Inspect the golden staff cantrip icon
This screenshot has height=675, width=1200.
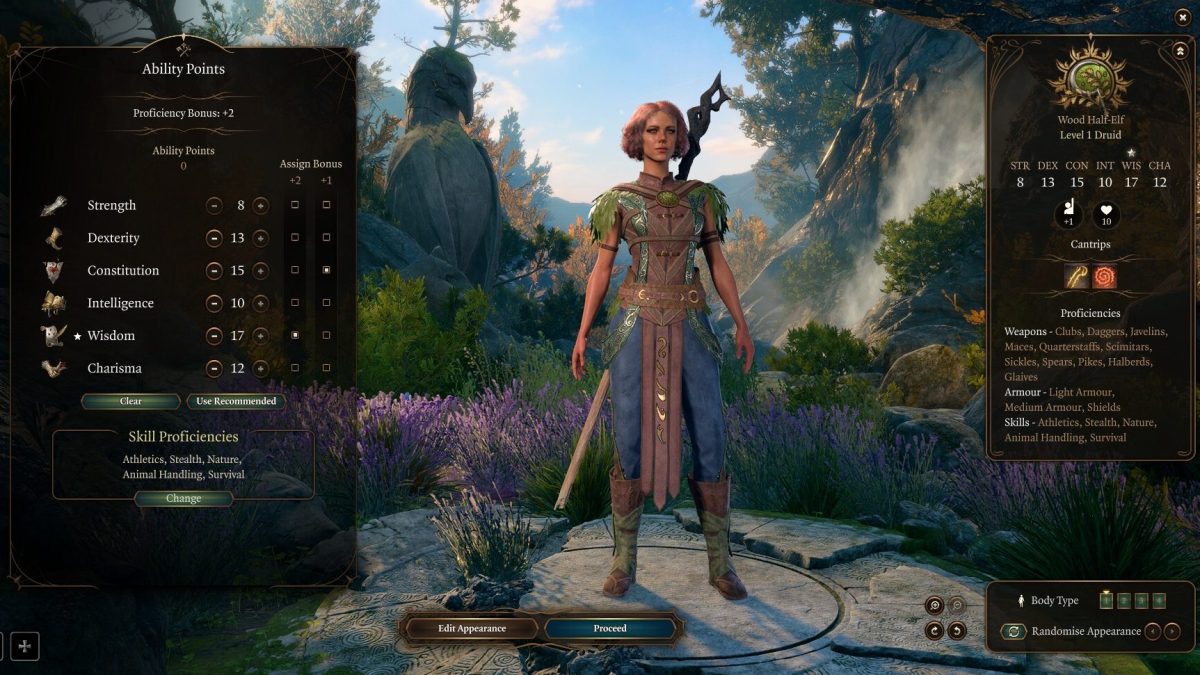coord(1077,277)
